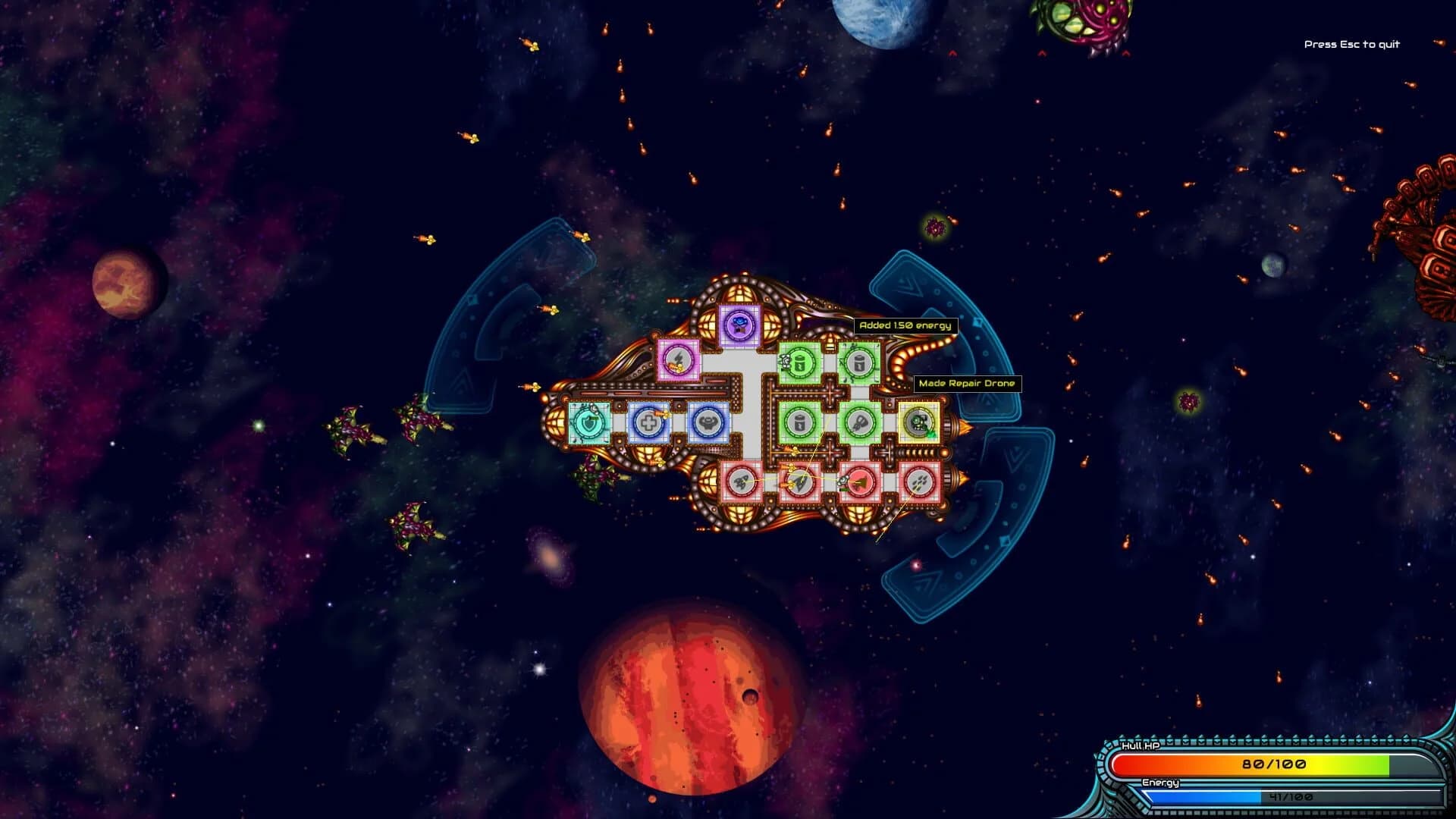This screenshot has height=819, width=1456.
Task: Open the purple room at the ship's top
Action: point(739,326)
